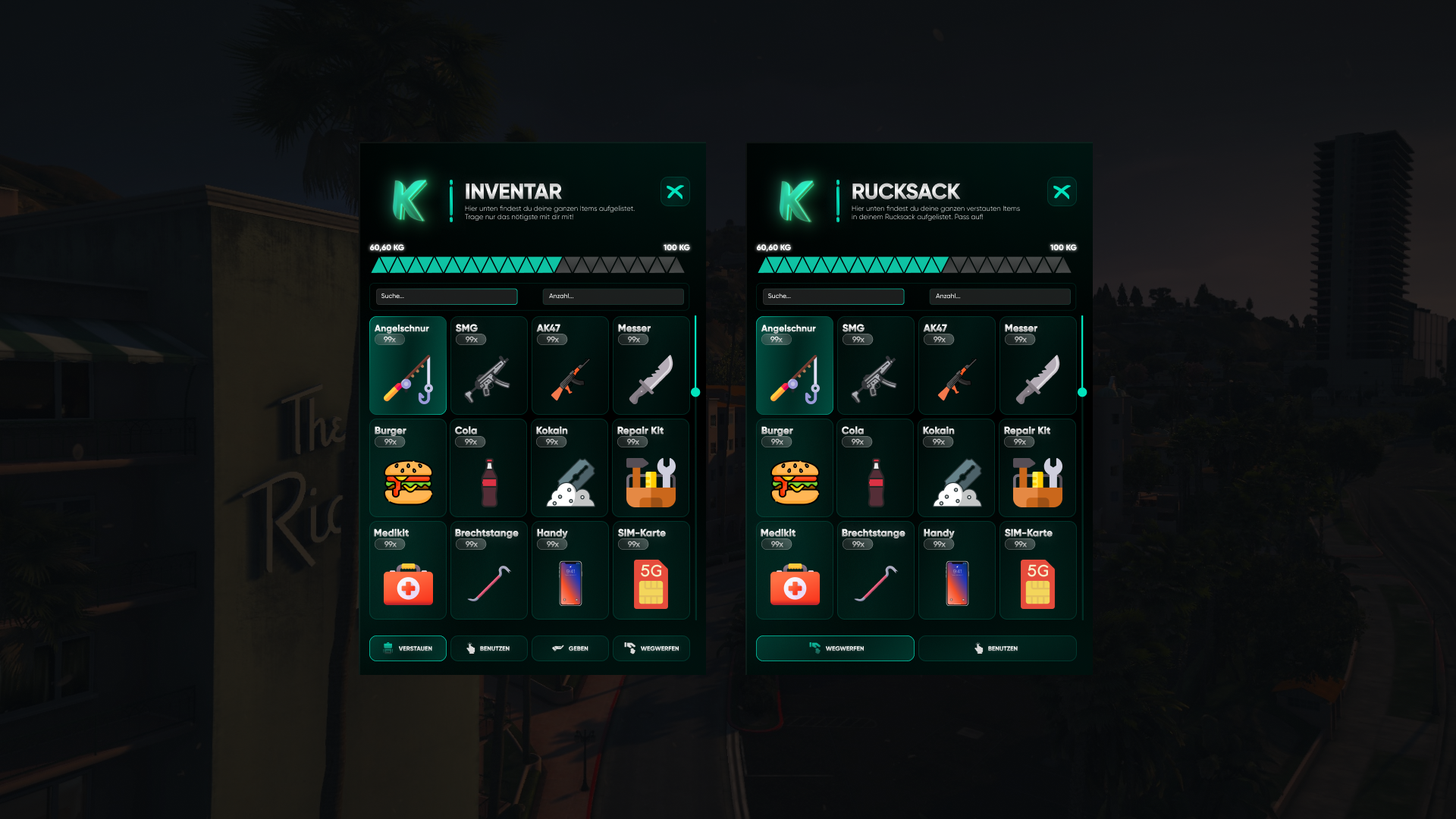Click the Rucksack panel title header

[905, 192]
